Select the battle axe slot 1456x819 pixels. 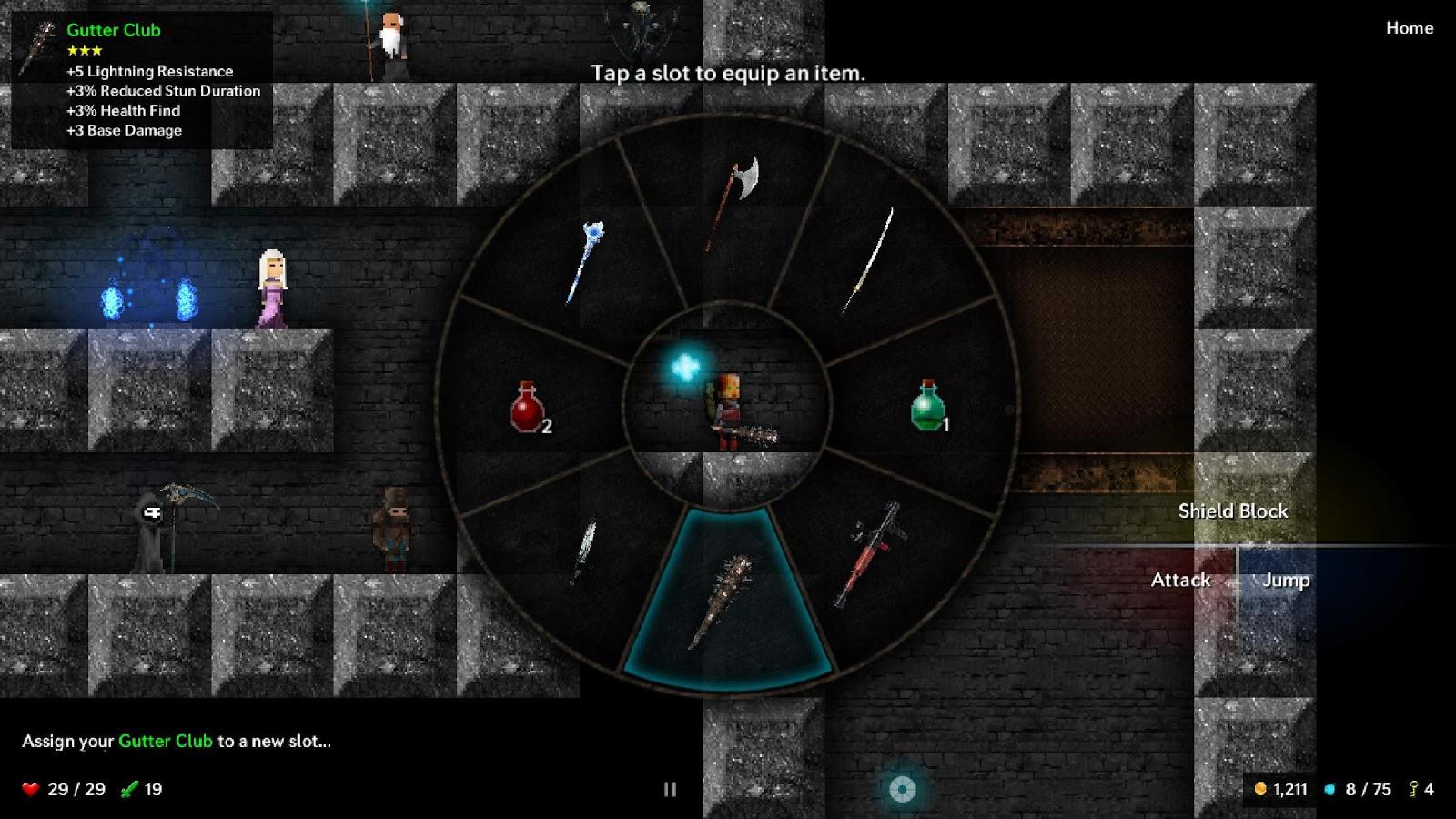pos(733,202)
